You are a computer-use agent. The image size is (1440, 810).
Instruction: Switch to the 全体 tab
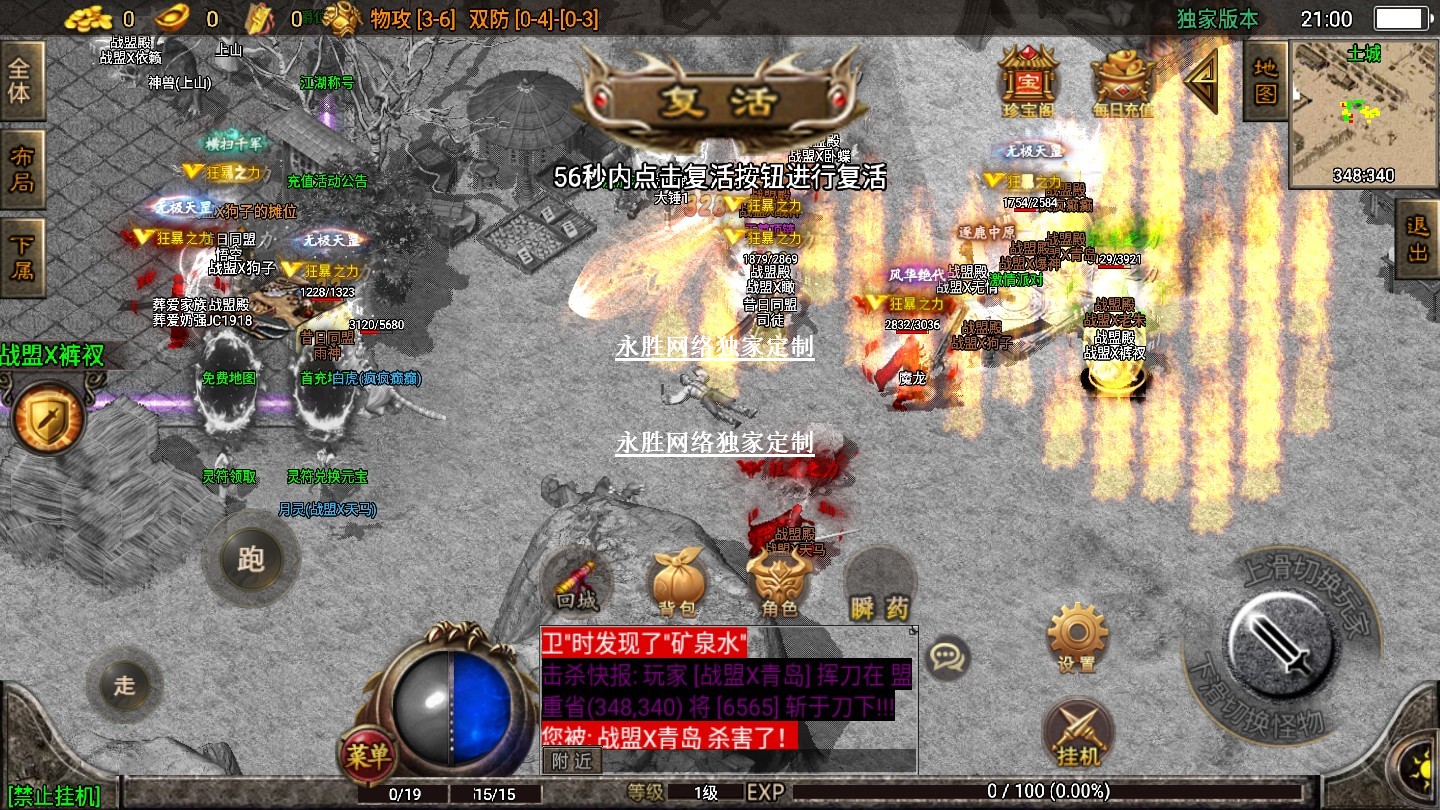(21, 81)
